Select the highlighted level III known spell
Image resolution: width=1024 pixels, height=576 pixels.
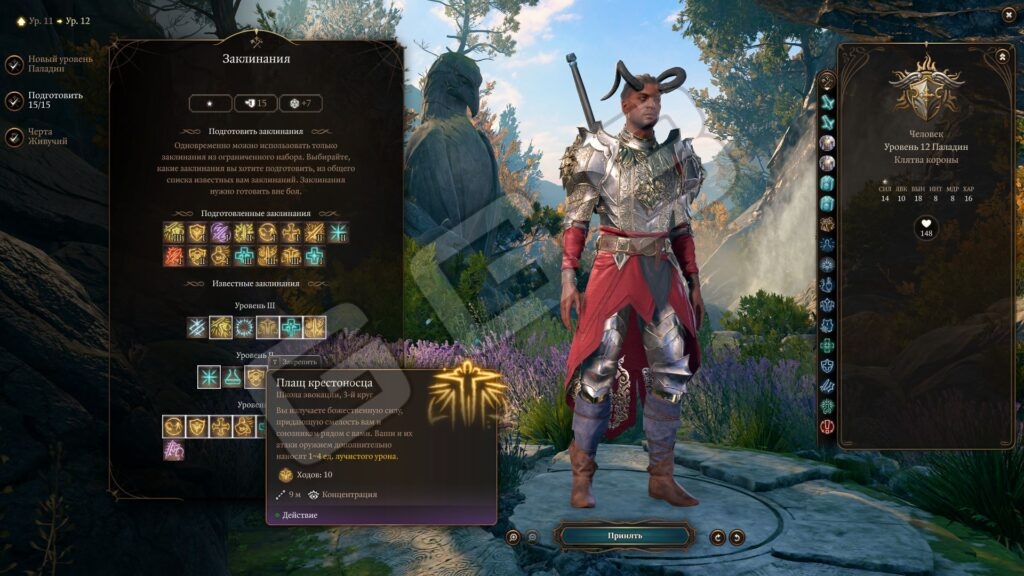pyautogui.click(x=221, y=327)
